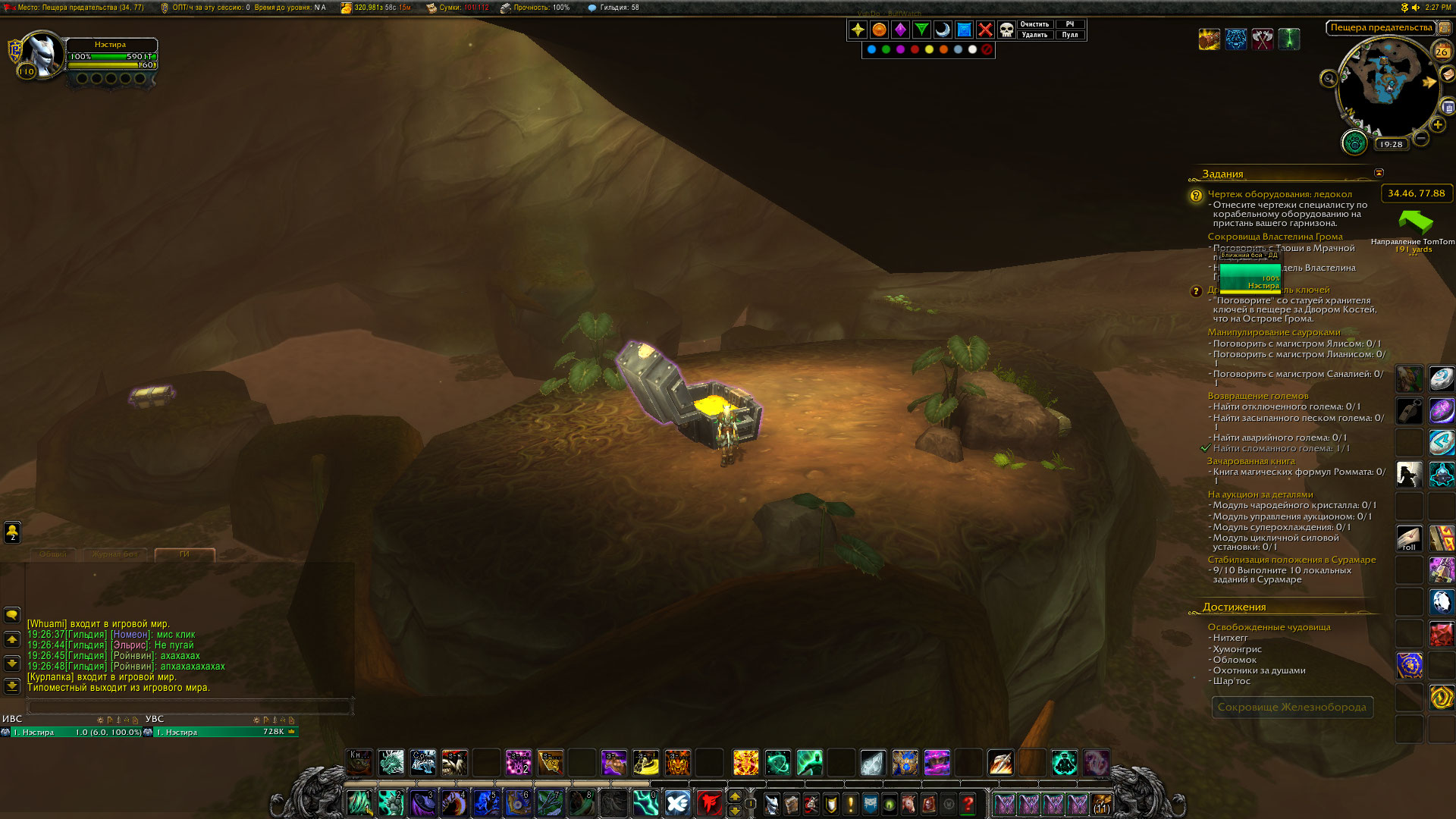1456x819 pixels.
Task: Click the skull raid target marker
Action: coord(1006,30)
